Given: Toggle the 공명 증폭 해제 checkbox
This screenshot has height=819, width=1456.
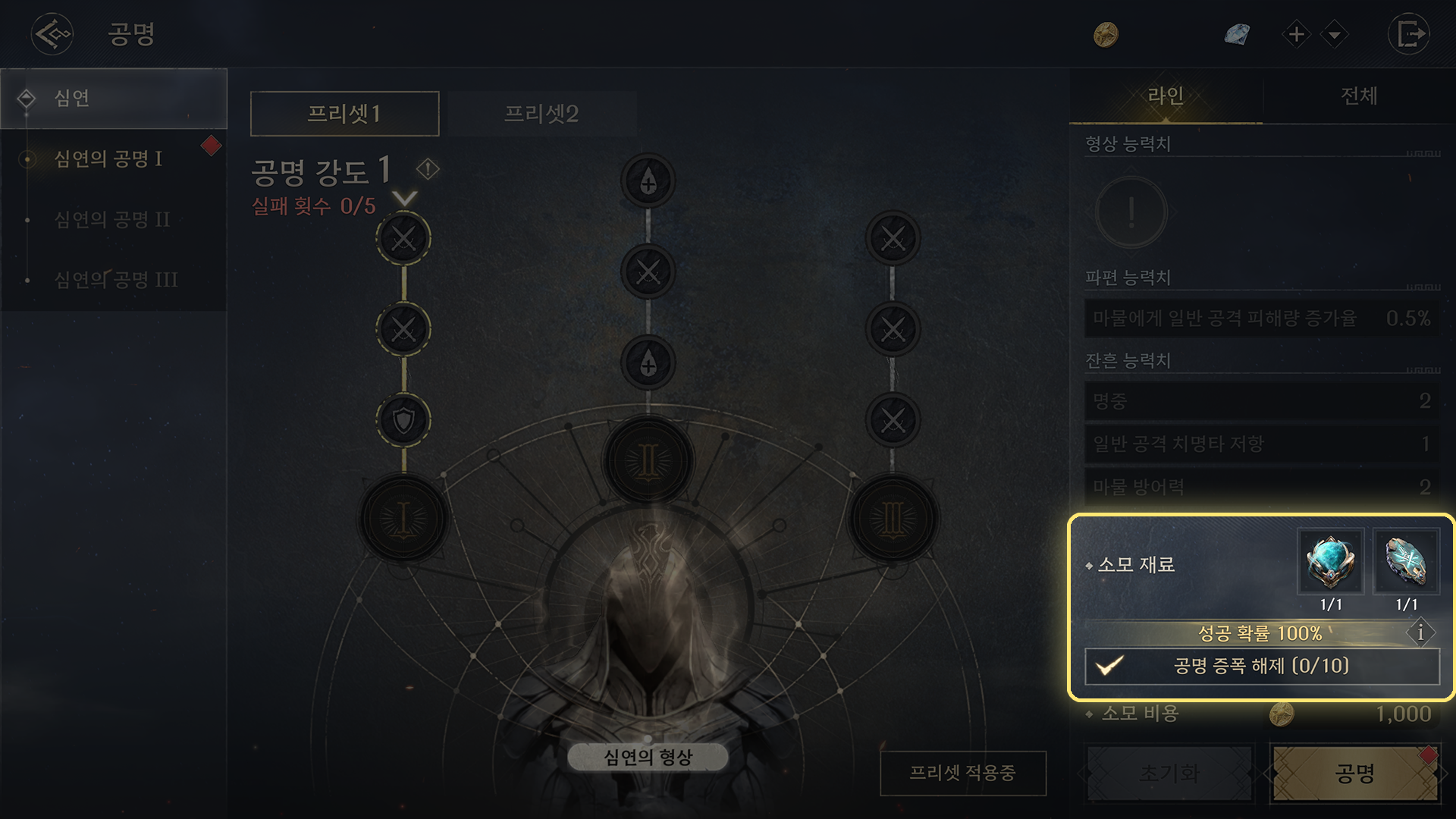Looking at the screenshot, I should [x=1109, y=666].
